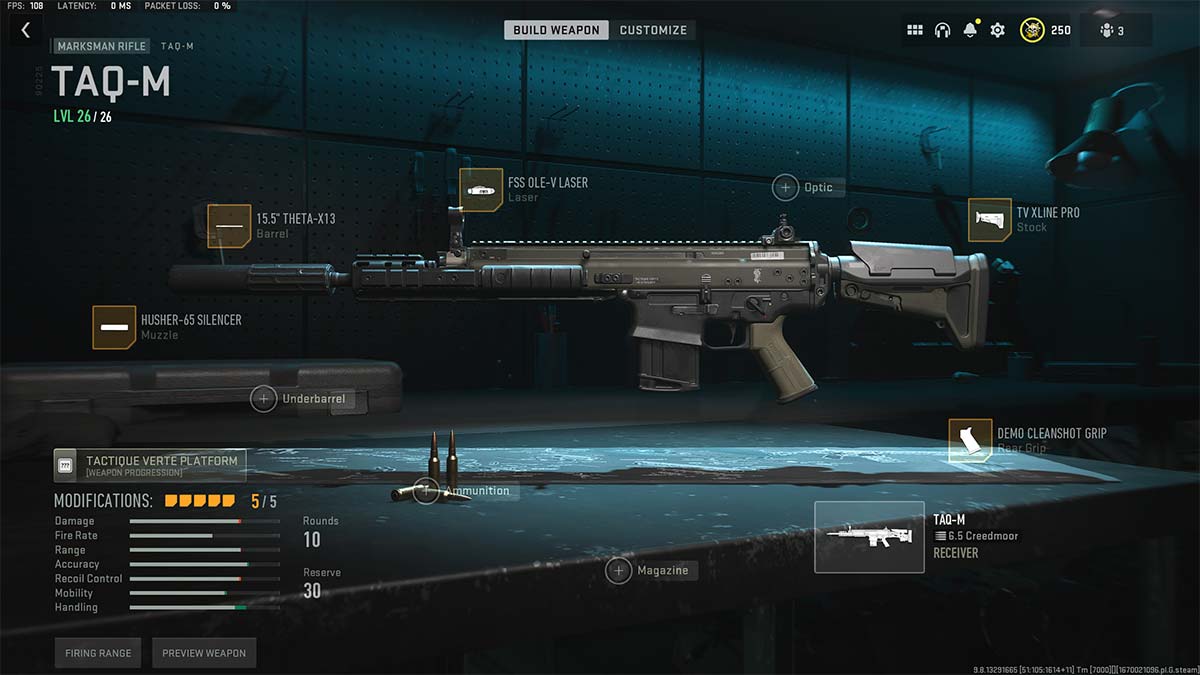This screenshot has width=1200, height=675.
Task: Add an Underbarrel attachment
Action: pos(264,399)
